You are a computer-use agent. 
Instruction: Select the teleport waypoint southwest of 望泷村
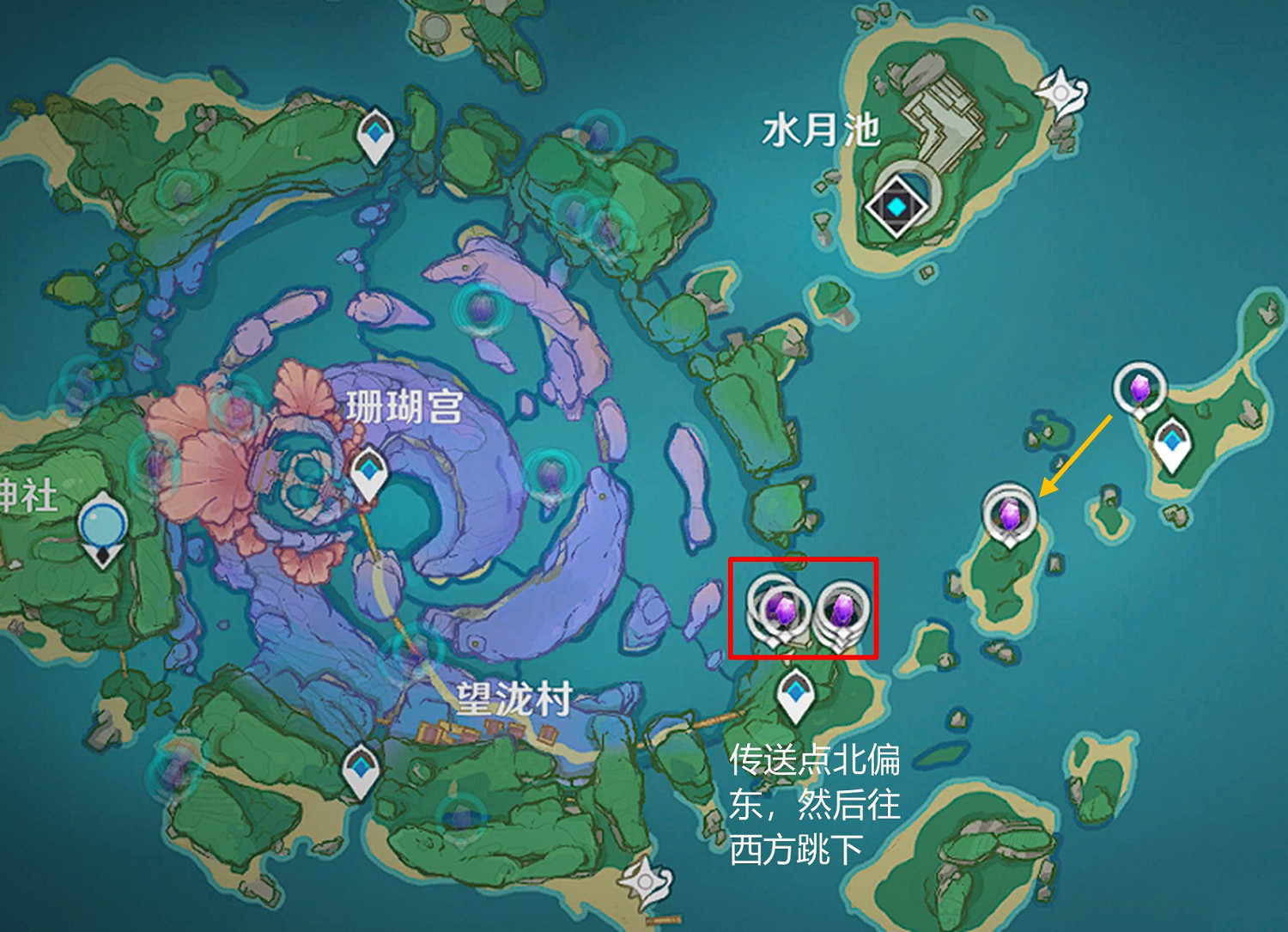click(x=358, y=764)
